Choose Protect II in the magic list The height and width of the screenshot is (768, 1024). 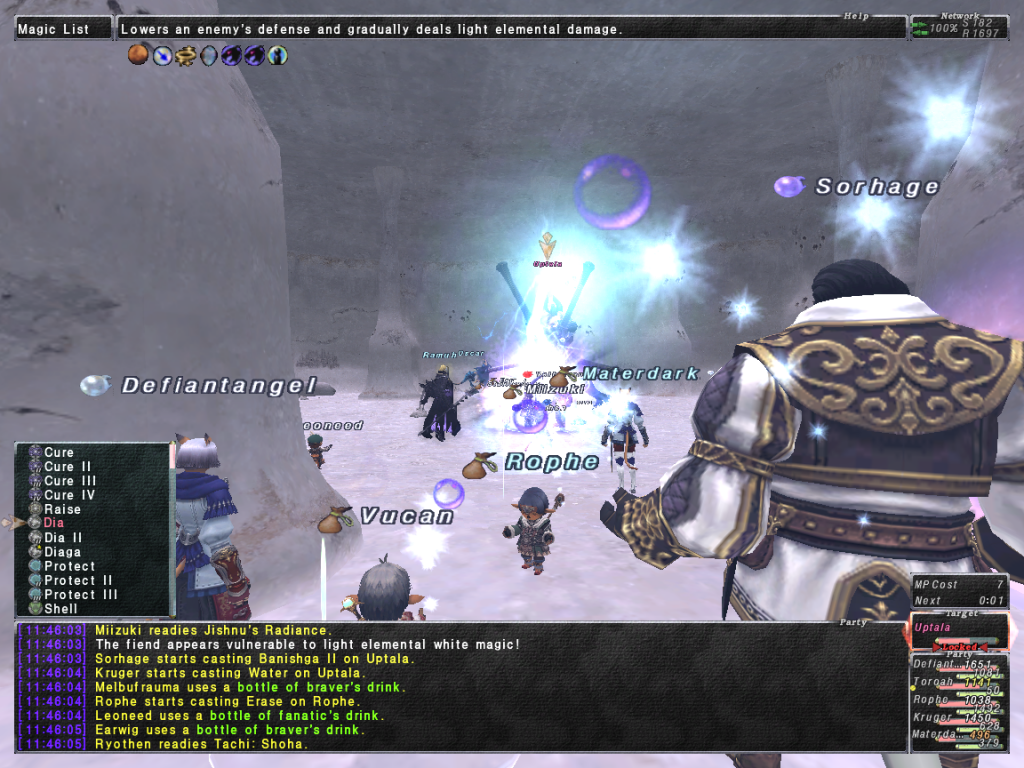coord(78,580)
